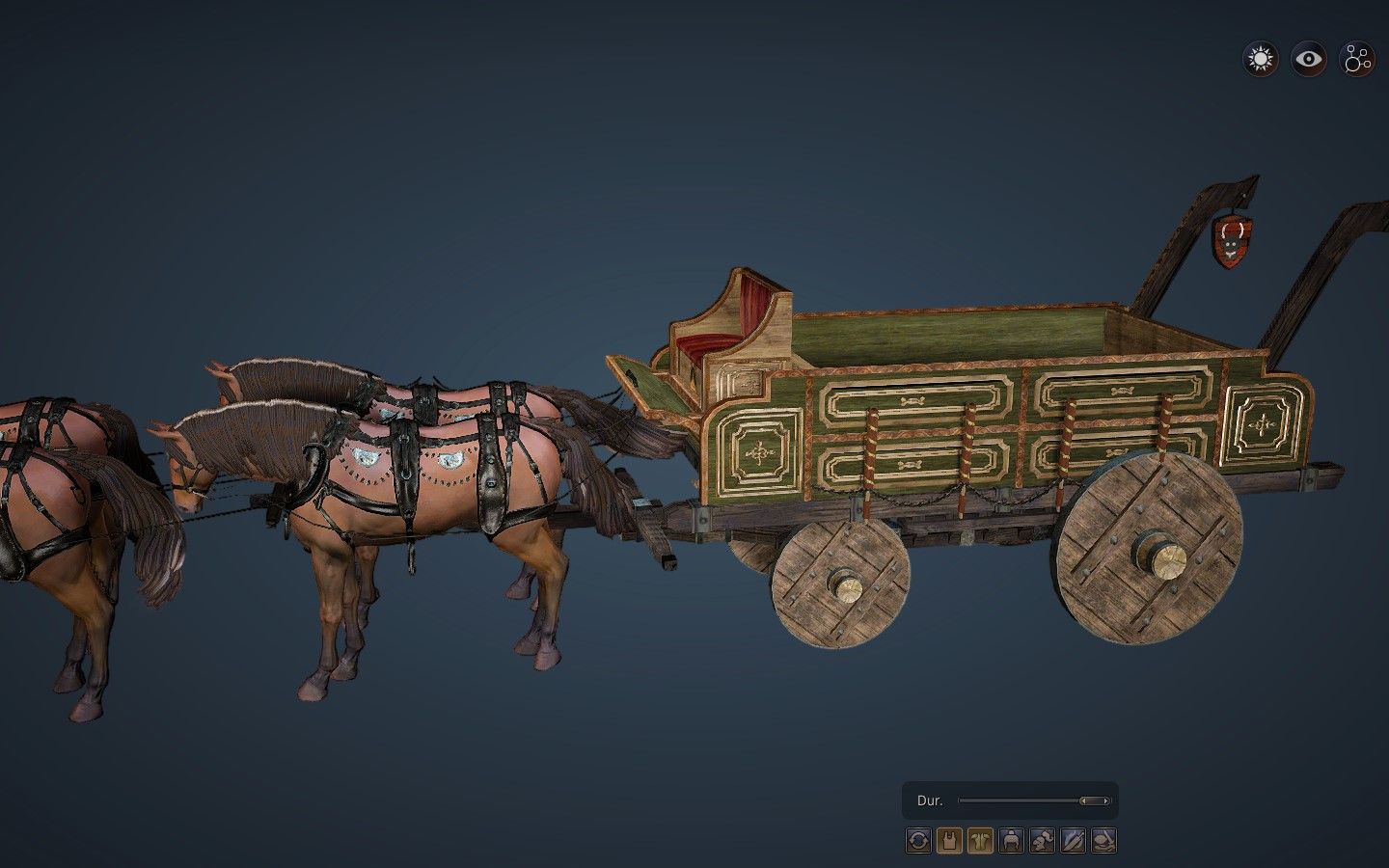
Task: Select the horse barding icon
Action: coord(979,841)
